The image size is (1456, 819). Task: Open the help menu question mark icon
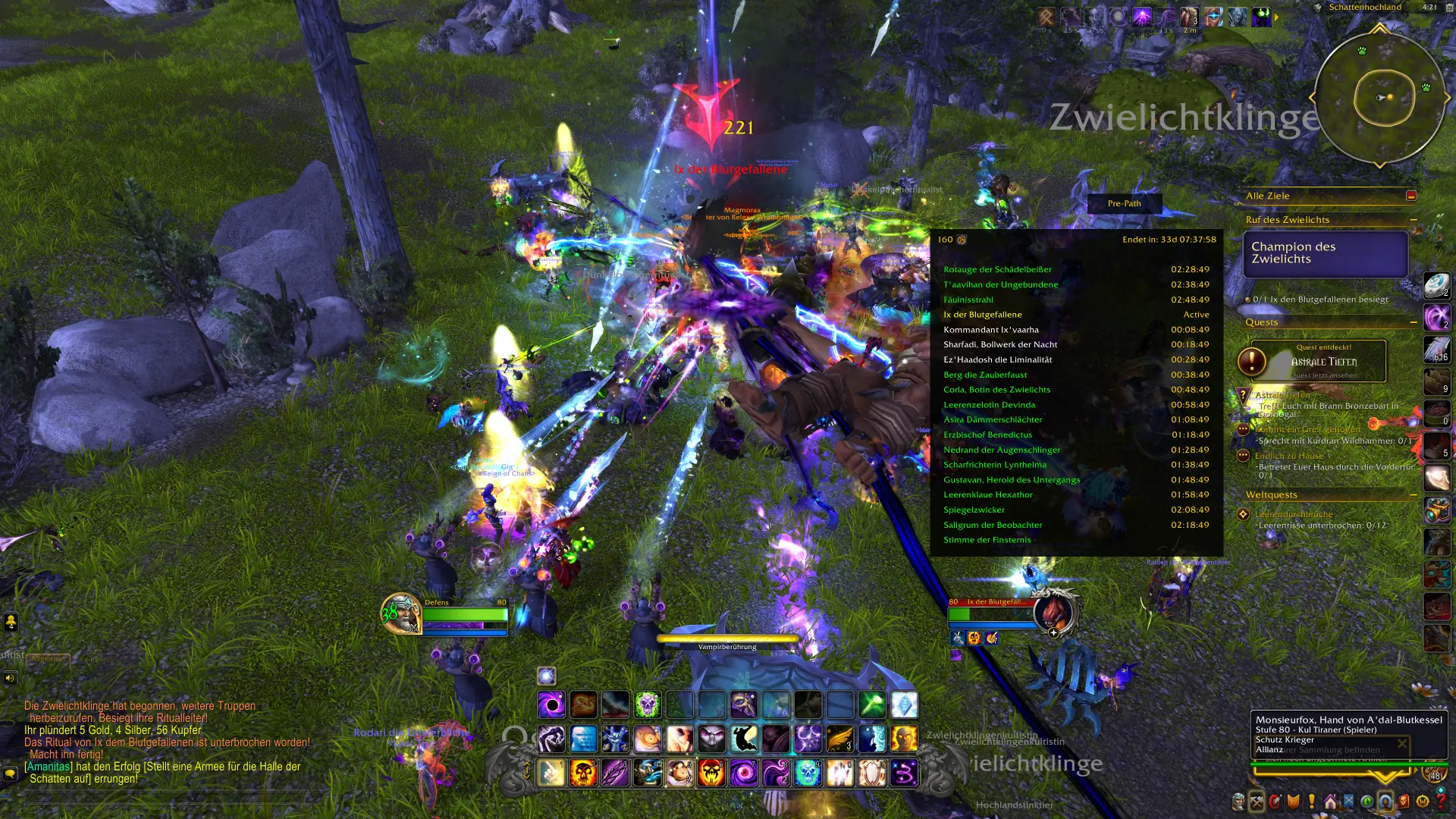click(1442, 801)
